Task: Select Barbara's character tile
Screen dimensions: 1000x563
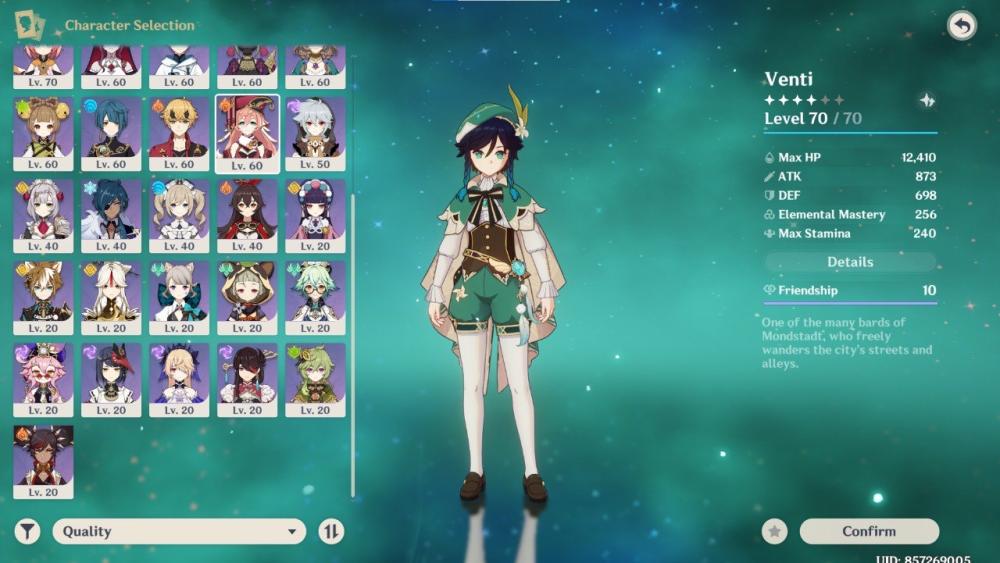Action: click(179, 215)
